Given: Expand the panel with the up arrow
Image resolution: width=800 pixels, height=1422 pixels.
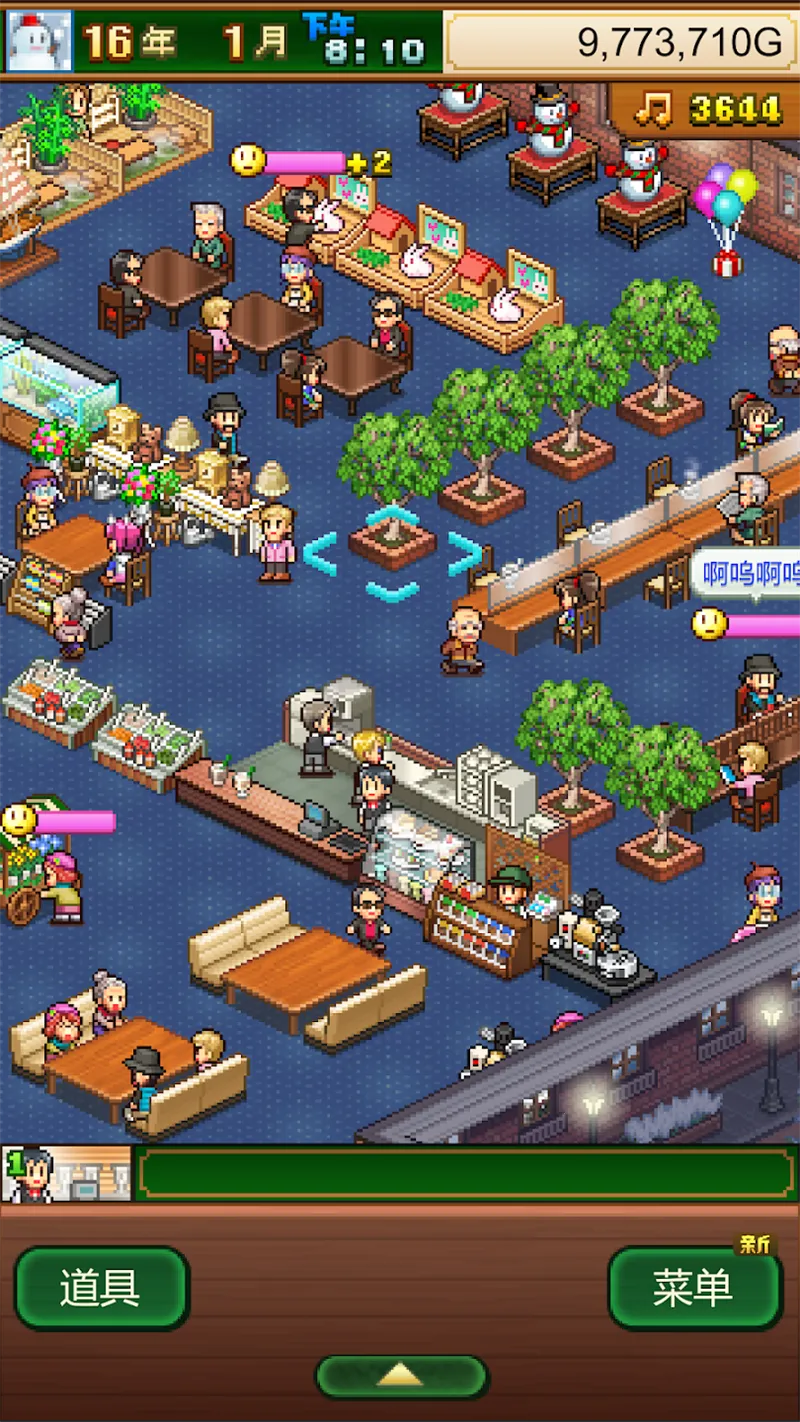Looking at the screenshot, I should pos(401,1377).
